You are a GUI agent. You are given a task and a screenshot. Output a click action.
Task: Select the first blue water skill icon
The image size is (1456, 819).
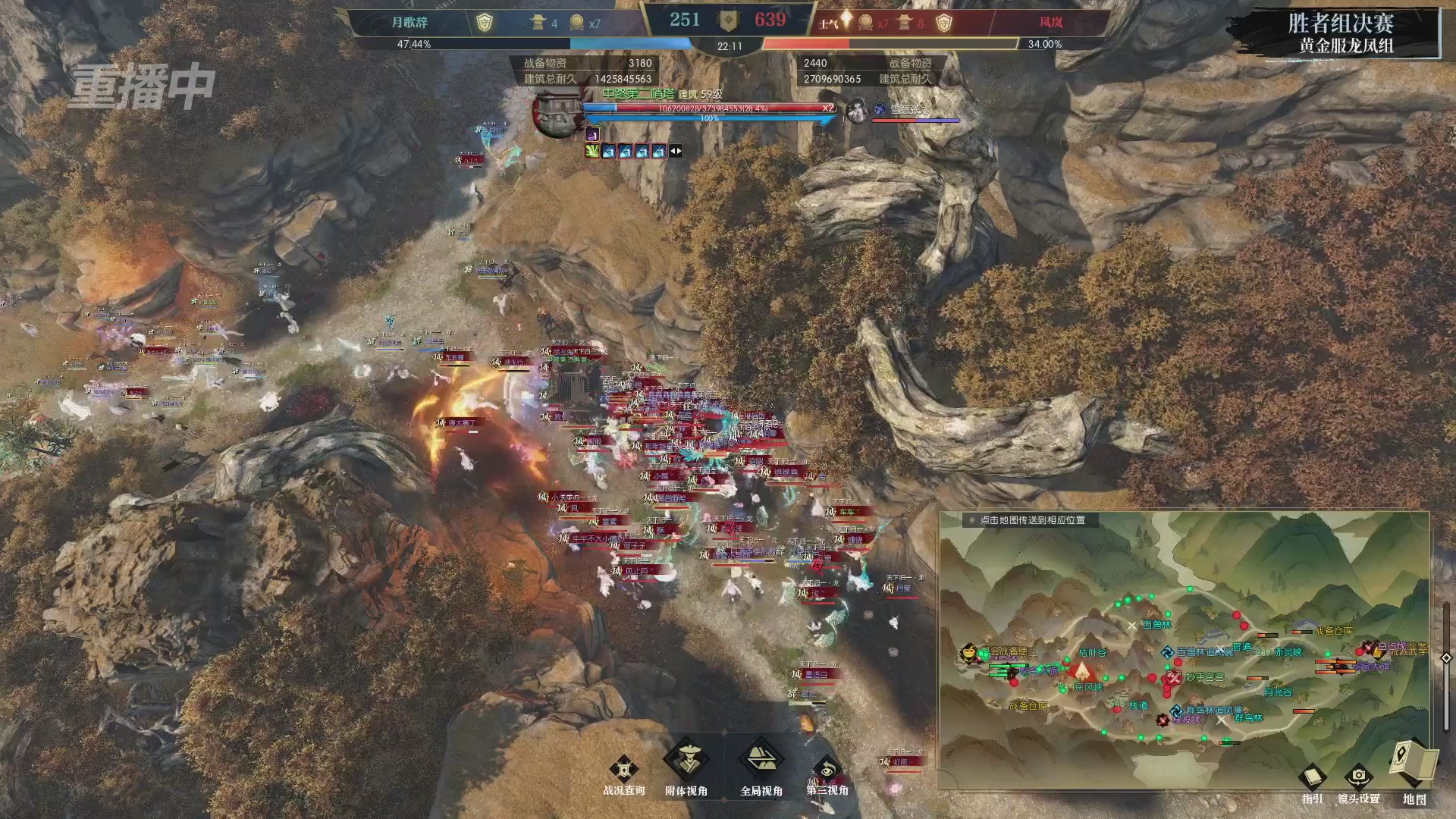click(610, 151)
